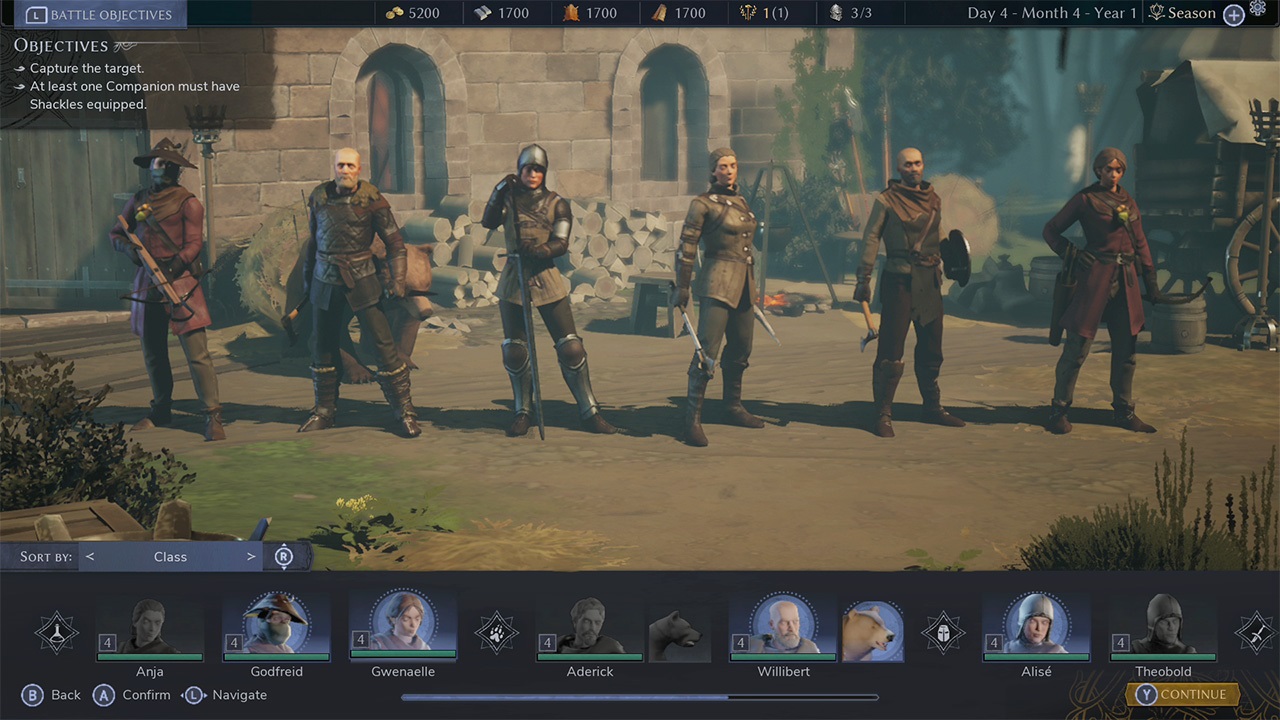The height and width of the screenshot is (720, 1280).
Task: Open the Class sort selector
Action: pyautogui.click(x=170, y=556)
